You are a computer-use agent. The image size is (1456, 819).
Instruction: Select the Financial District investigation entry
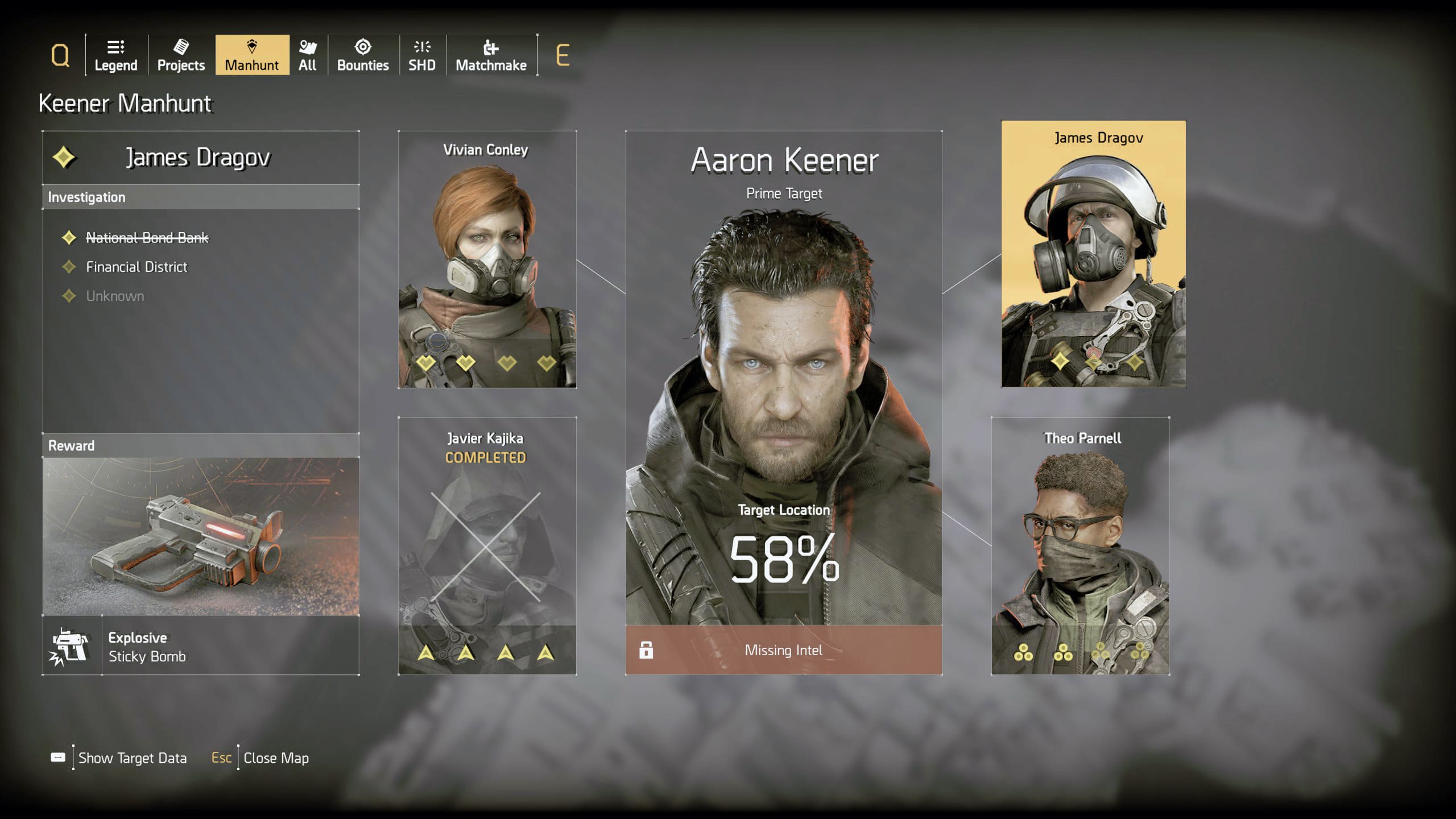[x=136, y=267]
